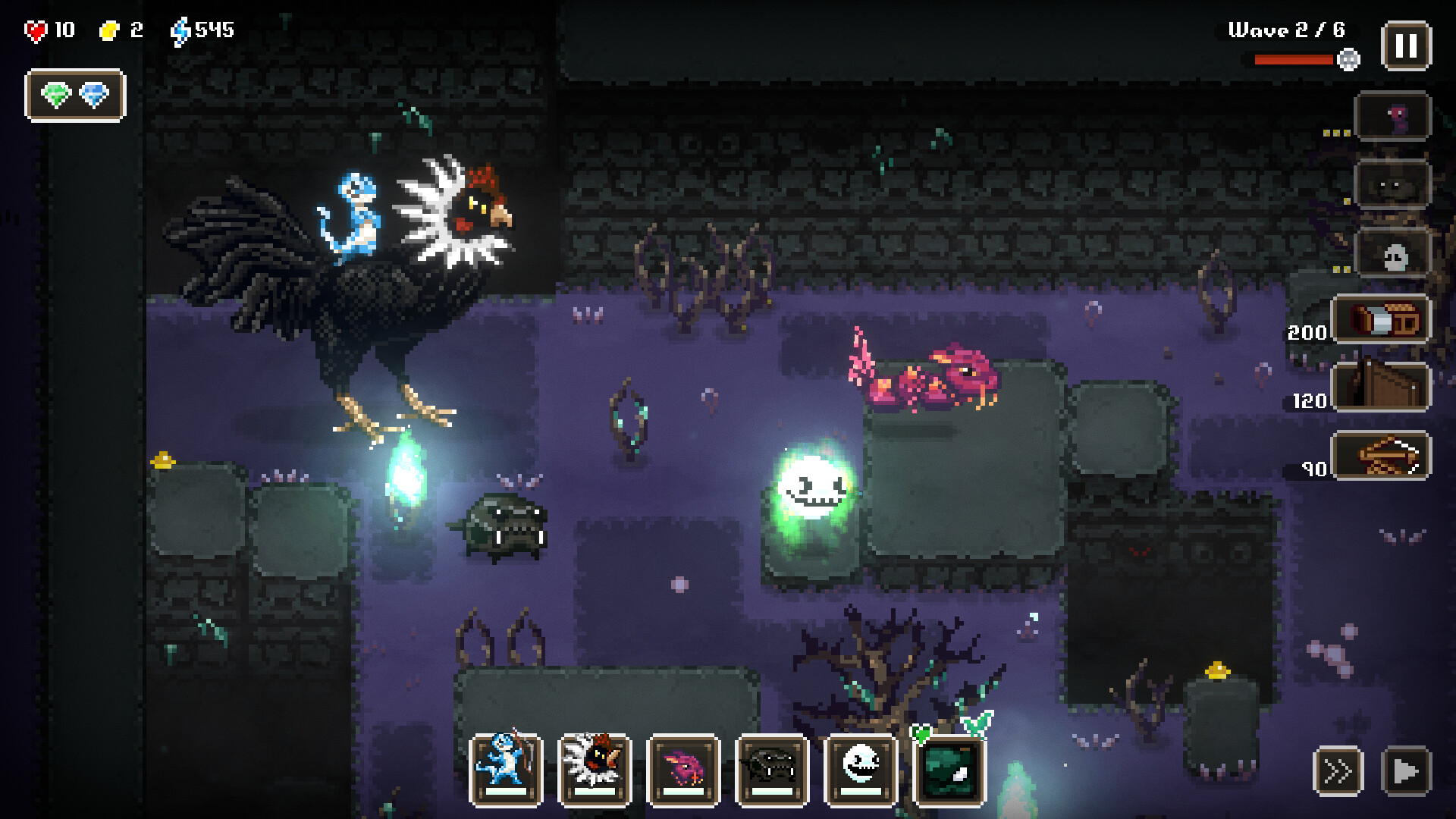This screenshot has height=819, width=1456.
Task: Click the blue gem currency icon
Action: 94,96
